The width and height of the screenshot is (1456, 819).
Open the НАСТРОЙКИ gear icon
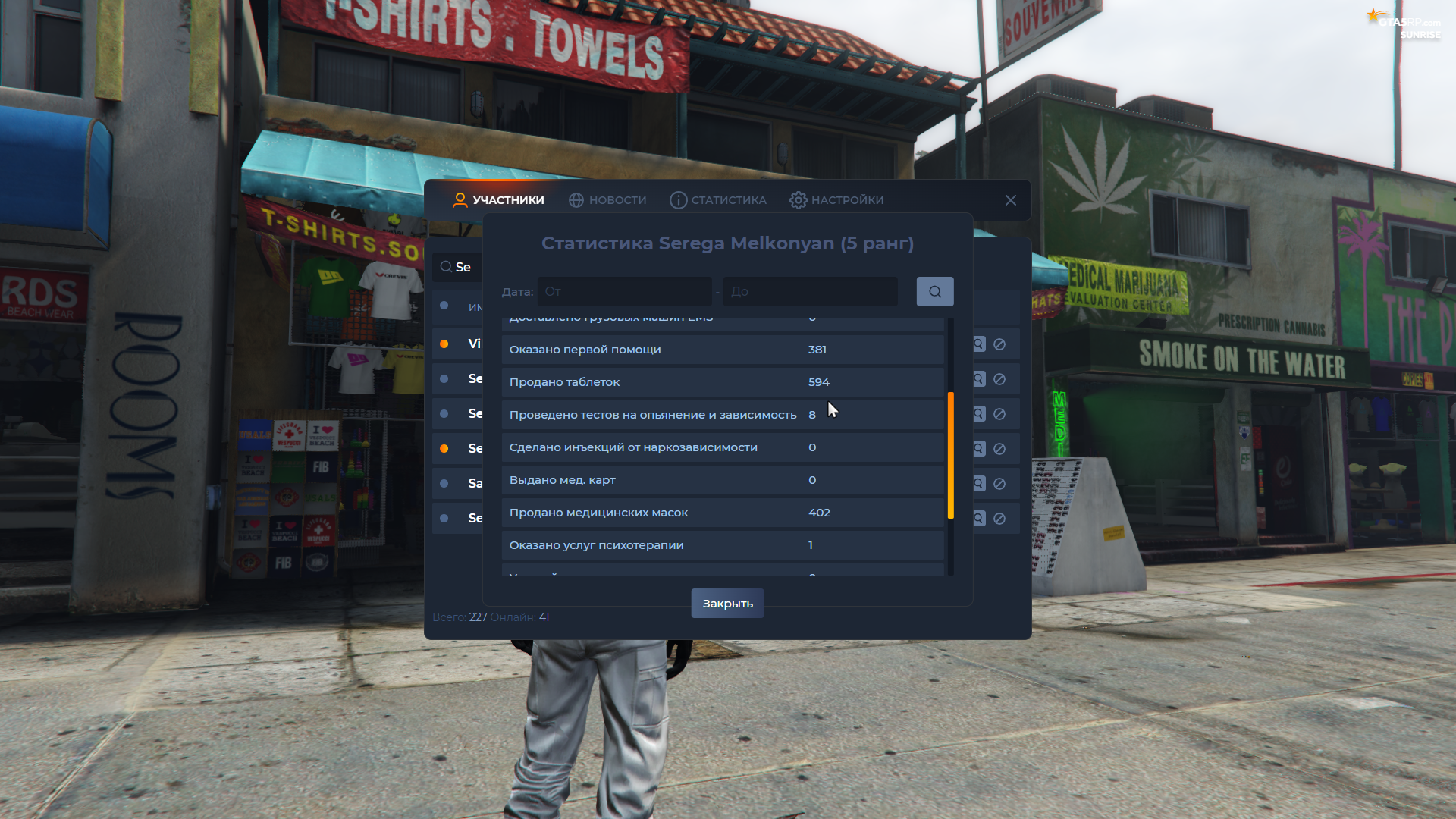pyautogui.click(x=799, y=199)
